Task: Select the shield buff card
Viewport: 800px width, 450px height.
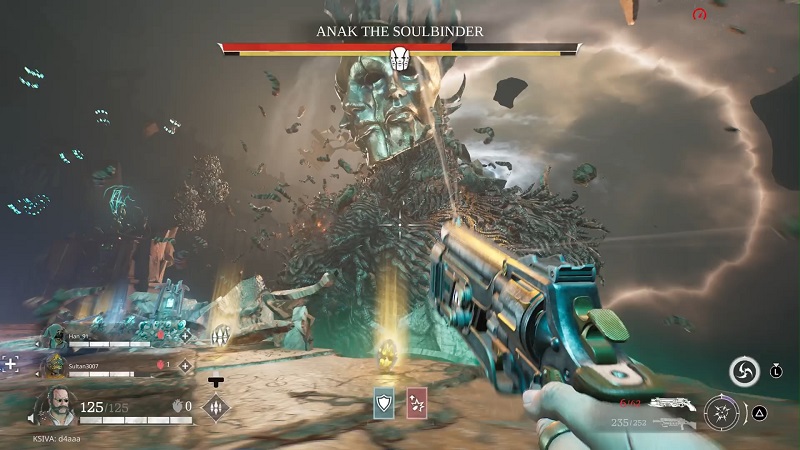Action: click(x=385, y=402)
